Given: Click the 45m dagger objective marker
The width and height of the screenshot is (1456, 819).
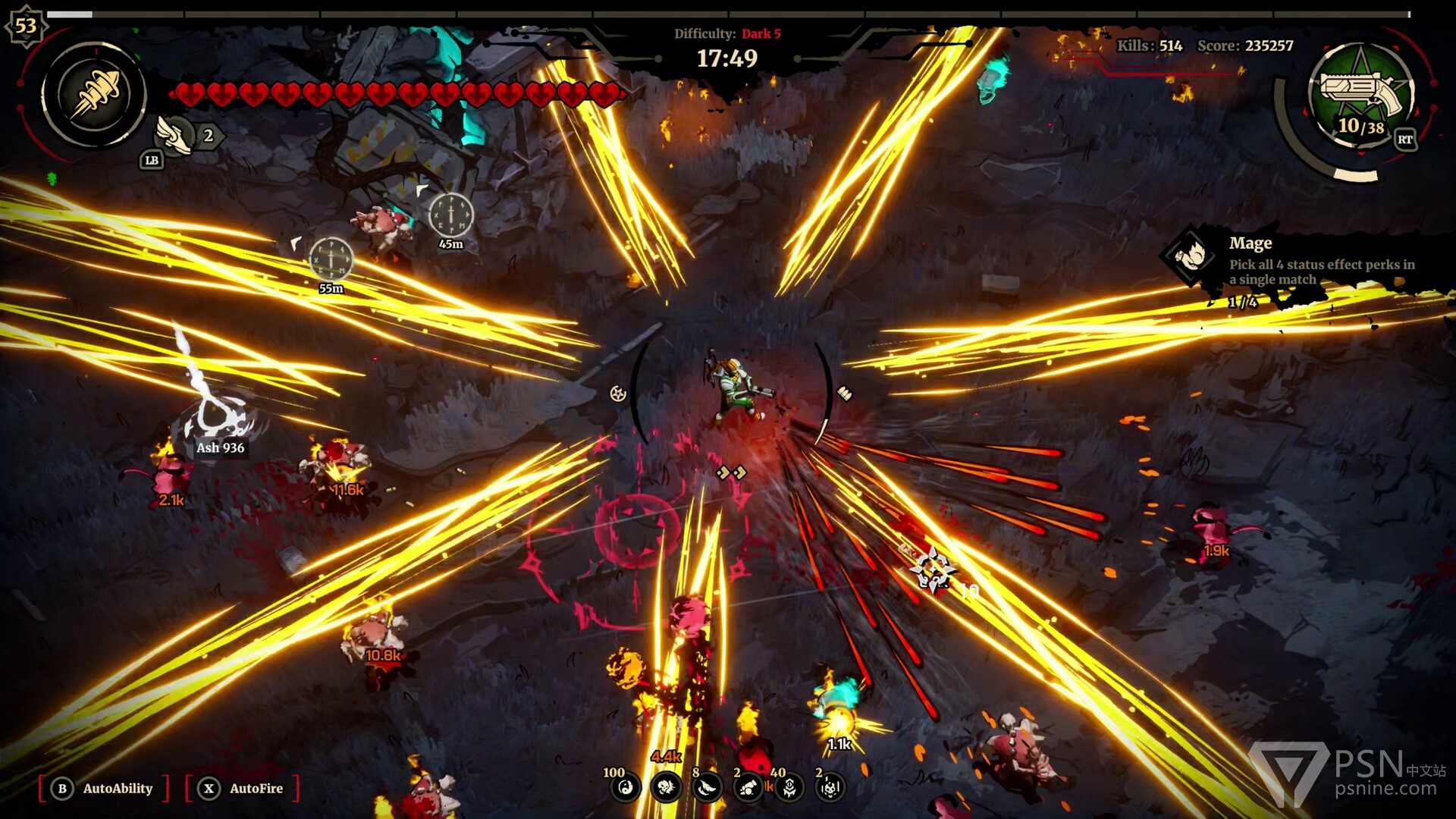Looking at the screenshot, I should [451, 215].
